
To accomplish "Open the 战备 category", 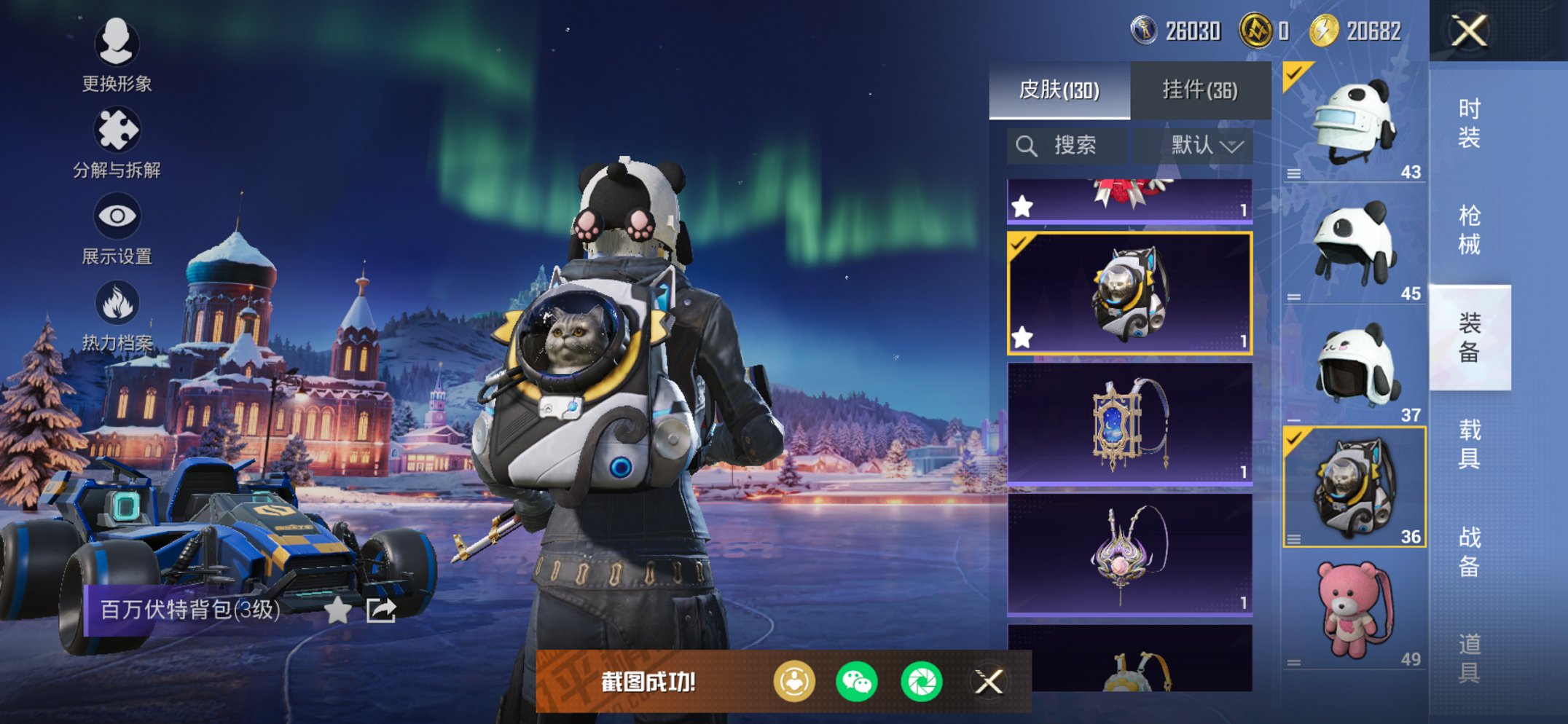I will (x=1469, y=551).
